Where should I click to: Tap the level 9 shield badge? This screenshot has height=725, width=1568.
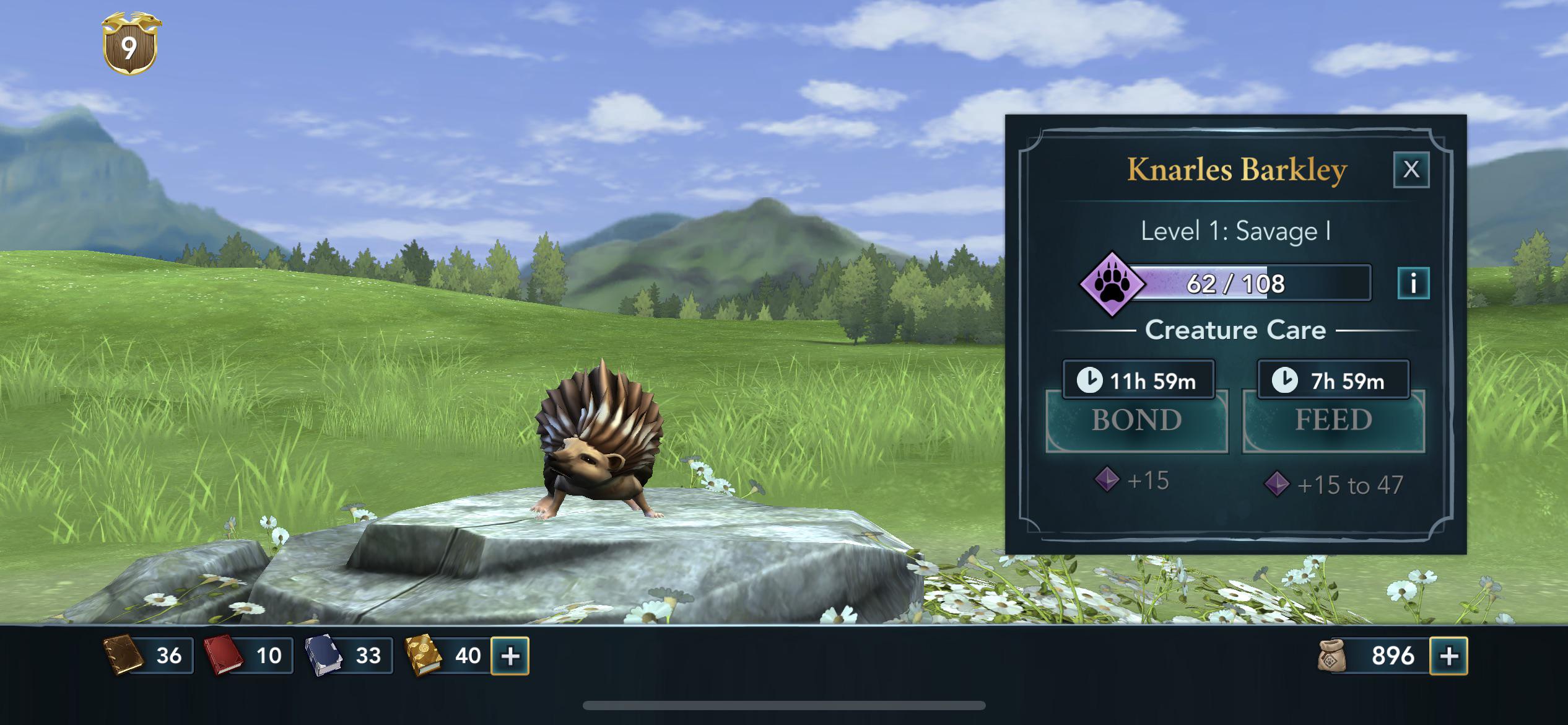[x=129, y=45]
